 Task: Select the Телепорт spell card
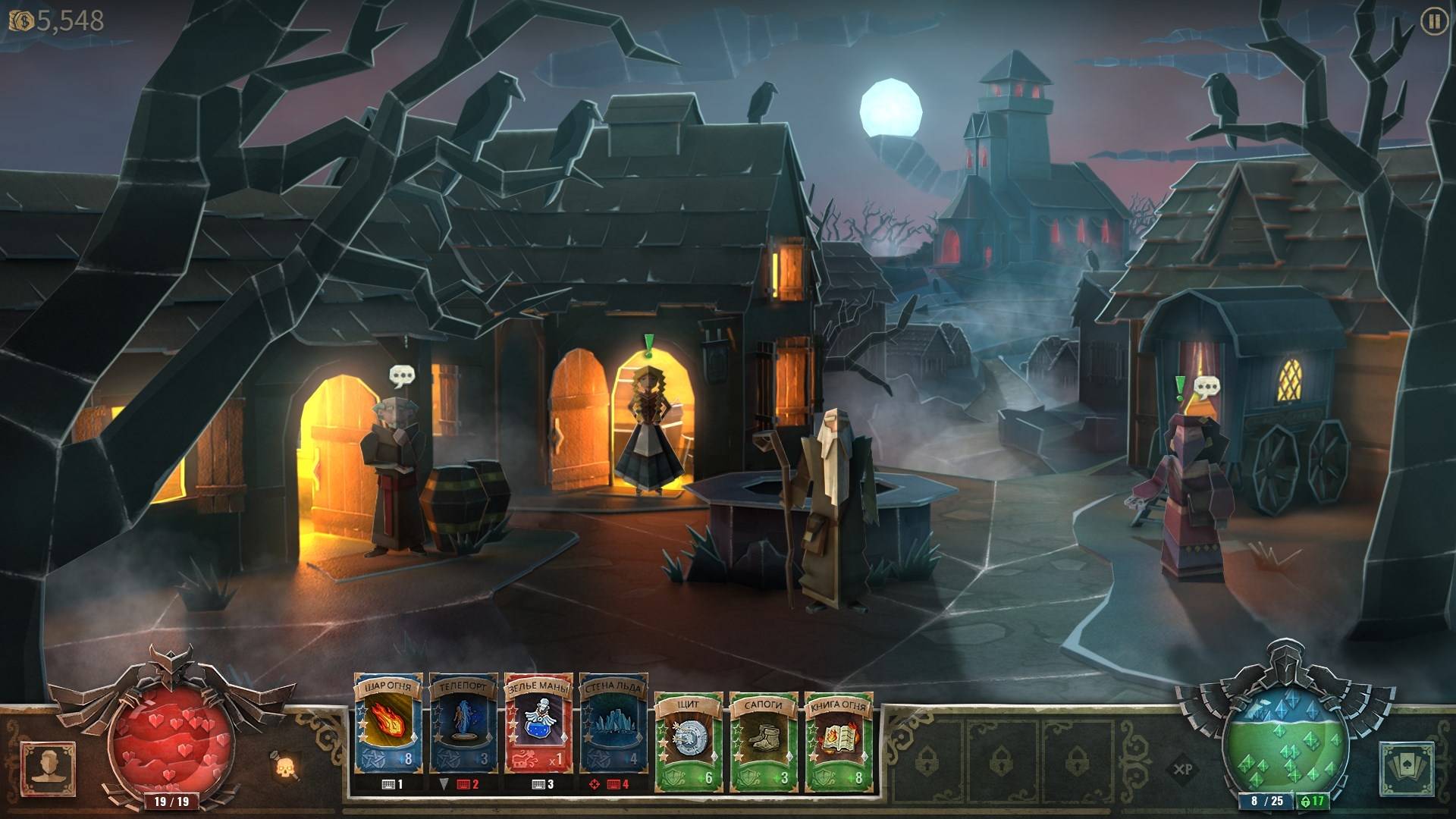click(x=463, y=732)
